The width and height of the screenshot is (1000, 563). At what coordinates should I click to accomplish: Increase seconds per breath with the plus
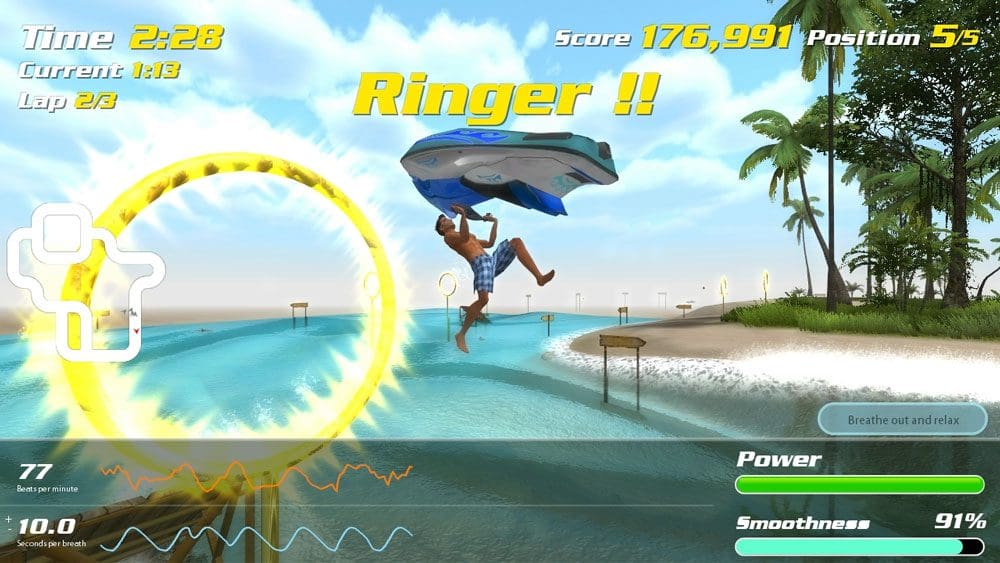[9, 520]
